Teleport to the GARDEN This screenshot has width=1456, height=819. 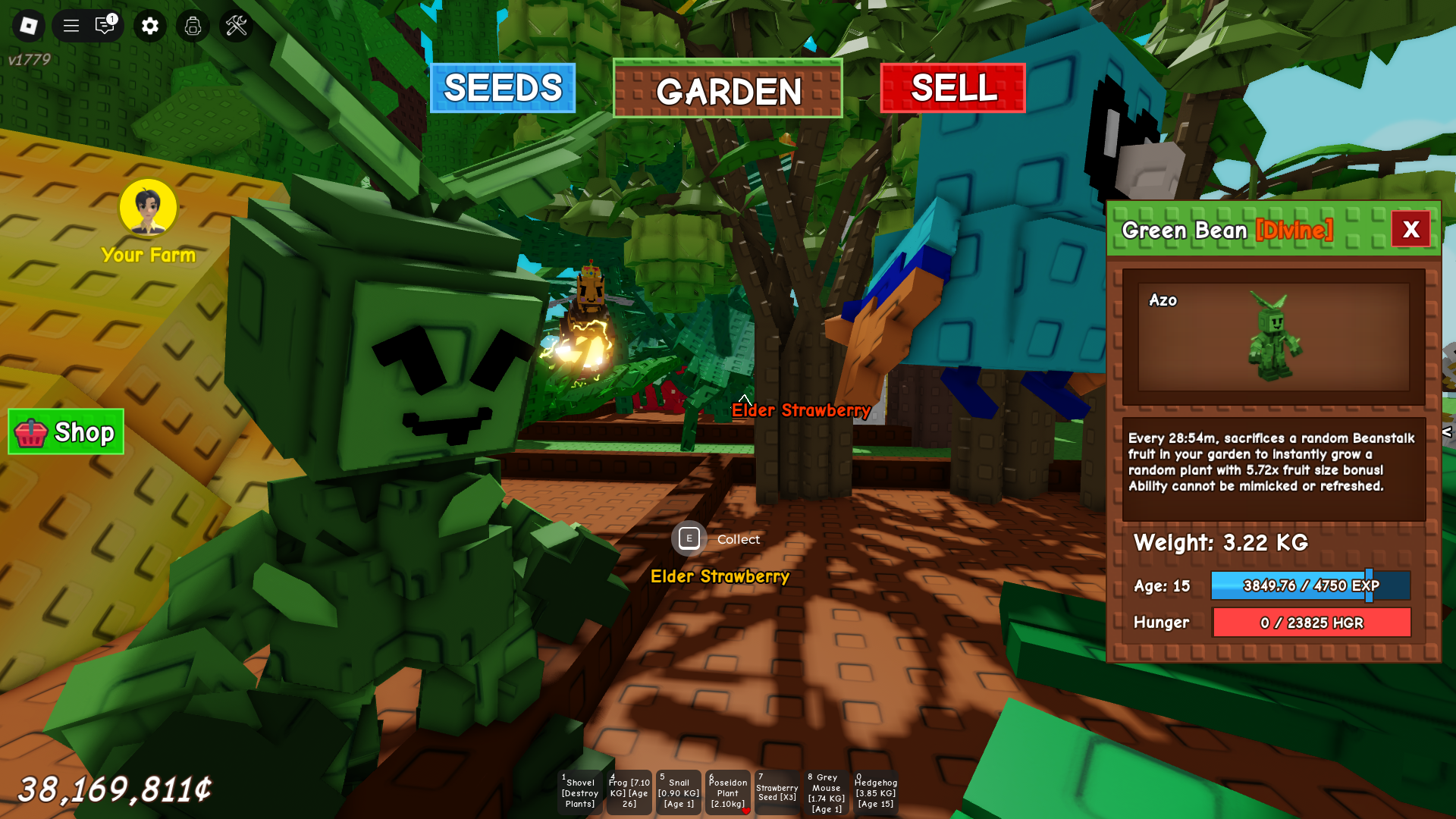point(727,89)
